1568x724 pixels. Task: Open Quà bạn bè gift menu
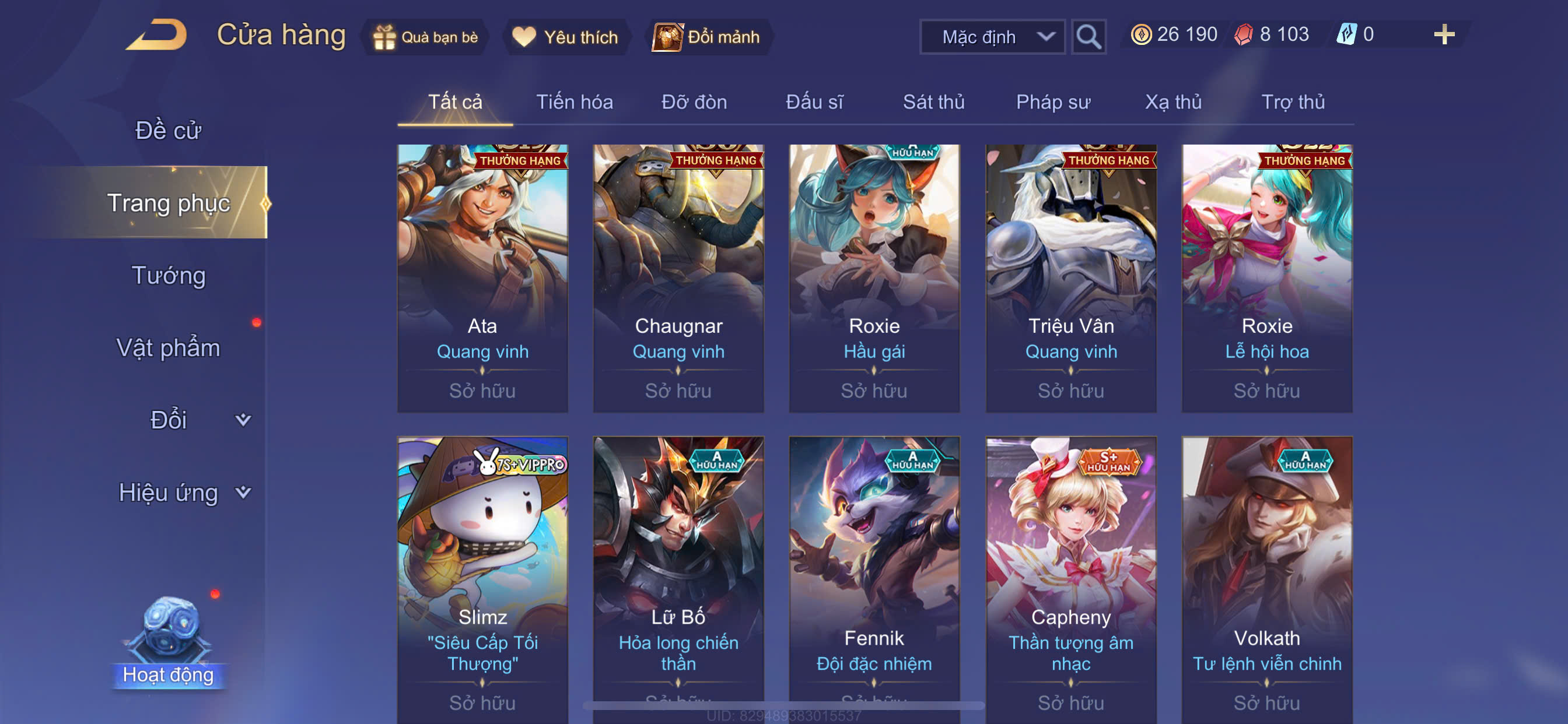[426, 37]
